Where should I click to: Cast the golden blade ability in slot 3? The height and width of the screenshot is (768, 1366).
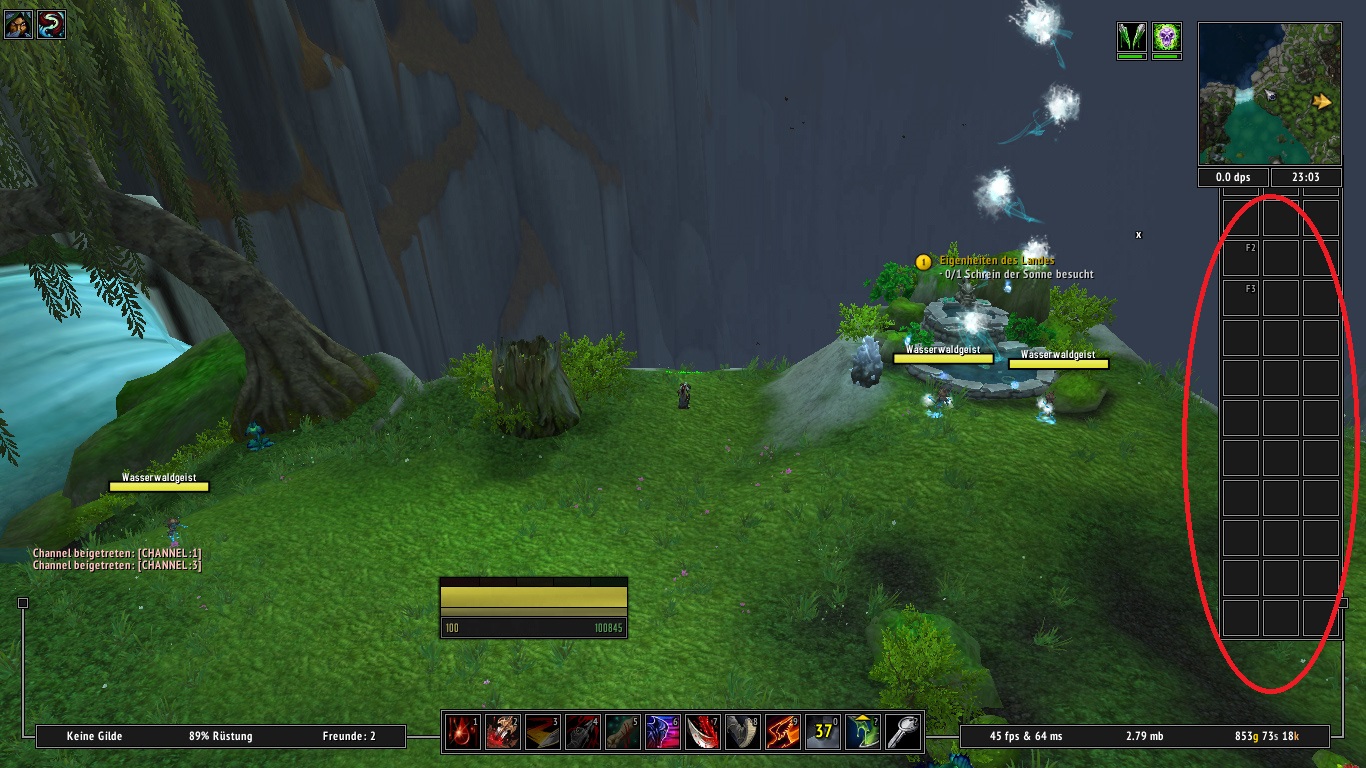point(542,731)
